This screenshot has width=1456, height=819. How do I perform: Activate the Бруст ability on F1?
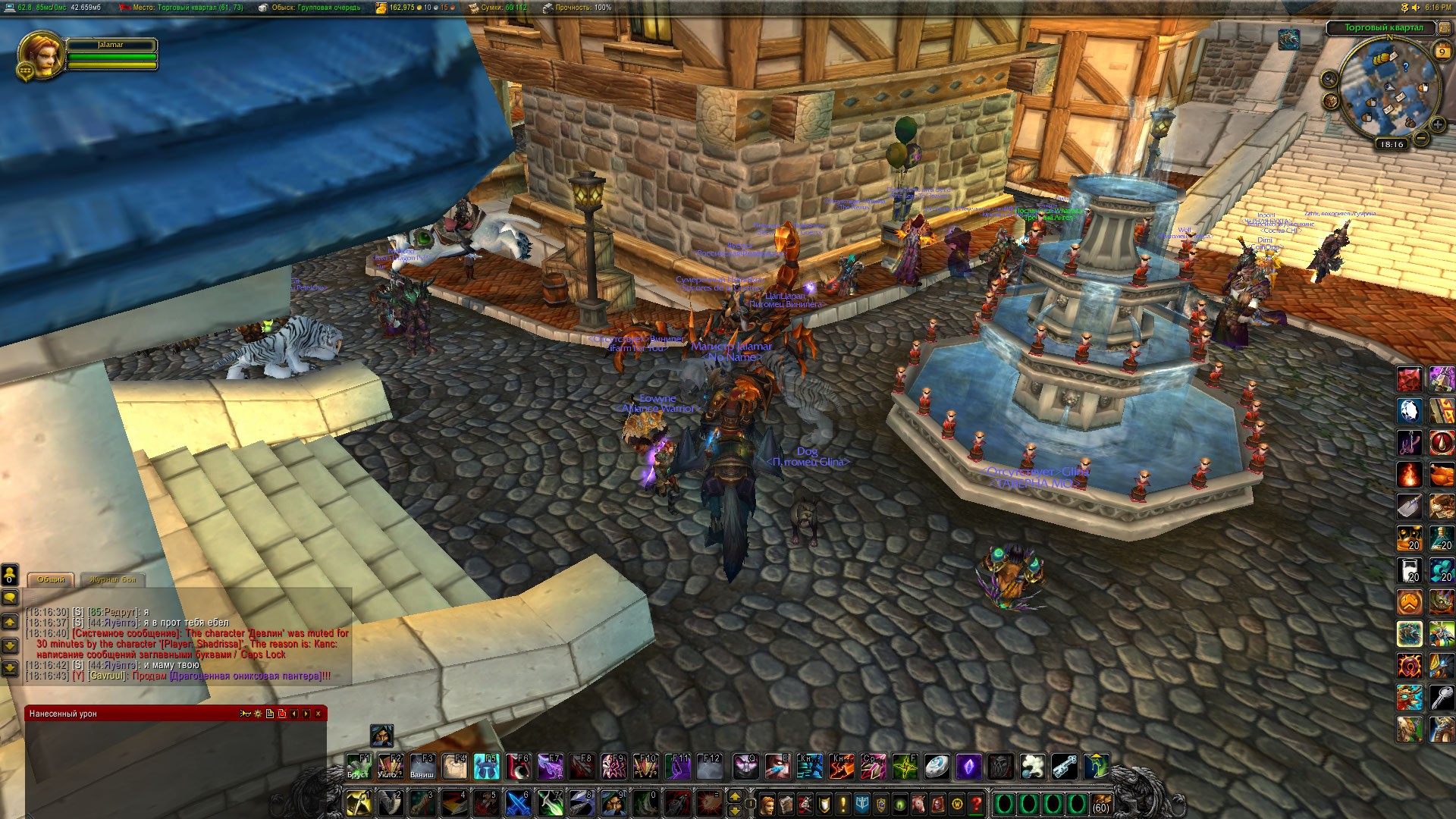point(358,767)
